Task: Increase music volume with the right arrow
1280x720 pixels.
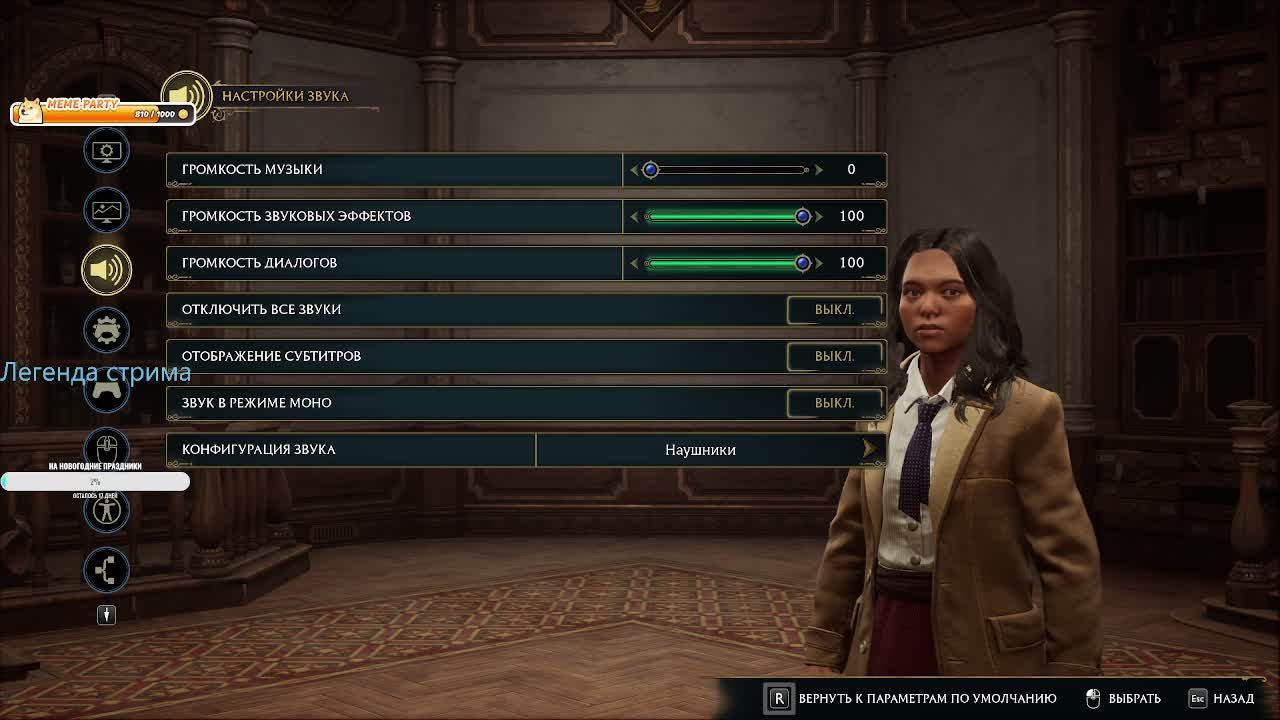Action: pos(819,170)
